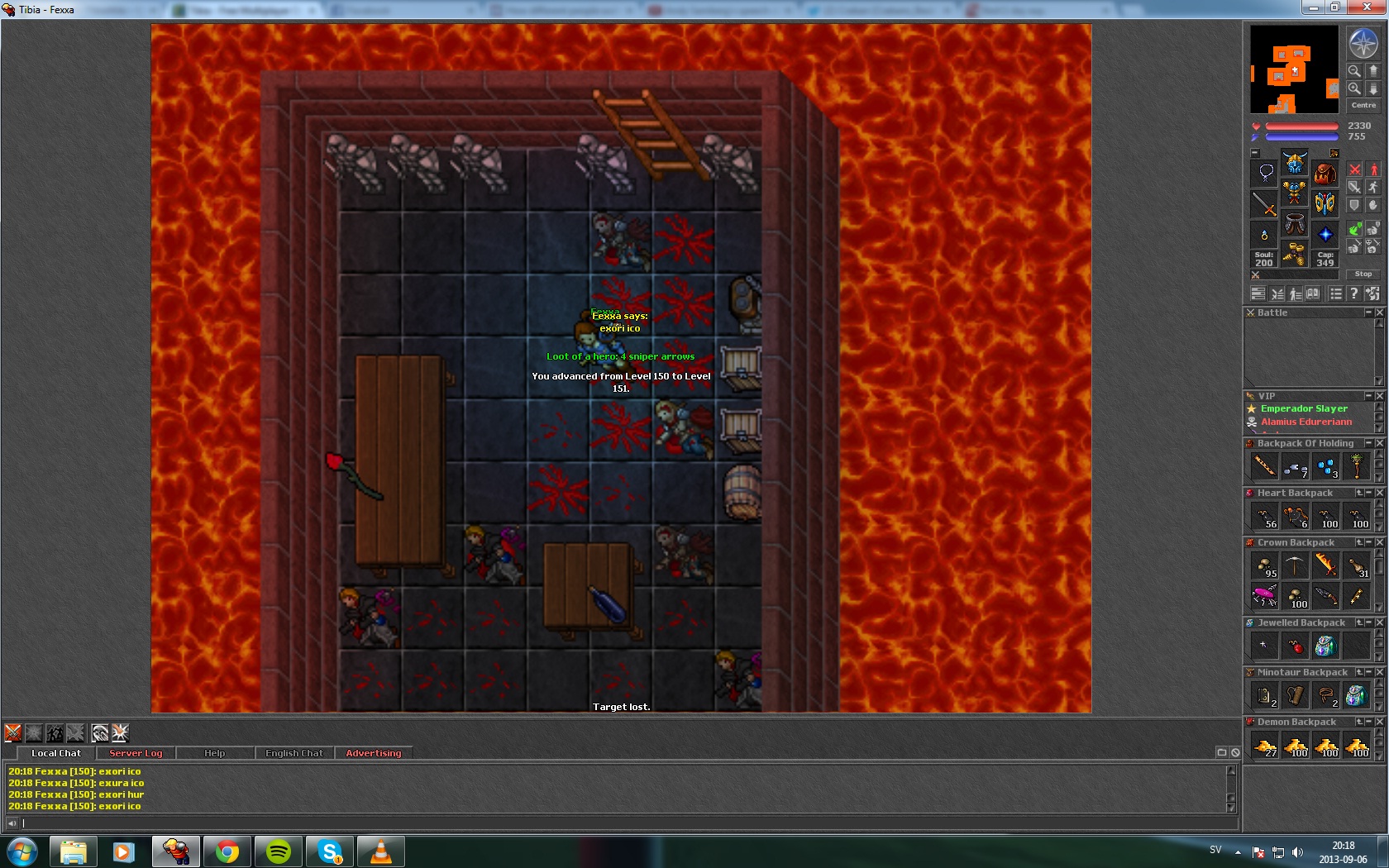Activate the red full attack mode button
The width and height of the screenshot is (1389, 868).
click(x=1354, y=169)
